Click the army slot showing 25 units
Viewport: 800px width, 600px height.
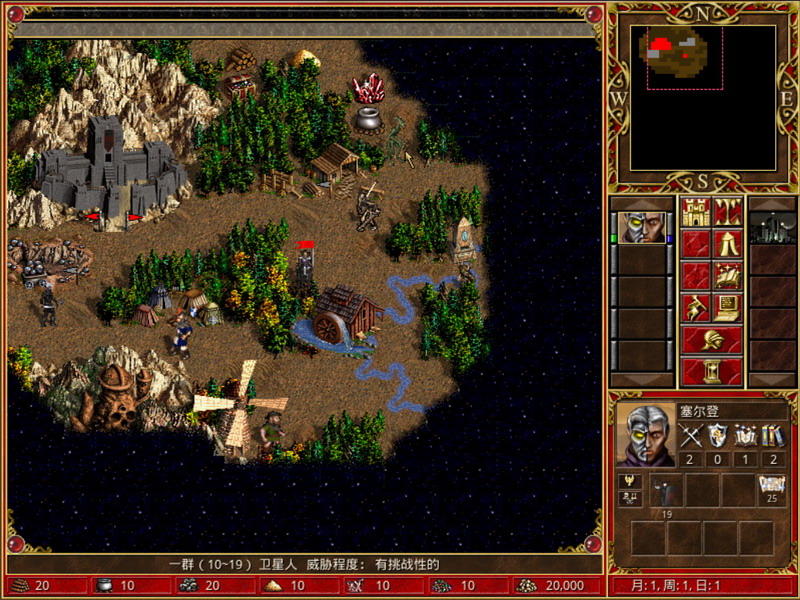coord(771,491)
